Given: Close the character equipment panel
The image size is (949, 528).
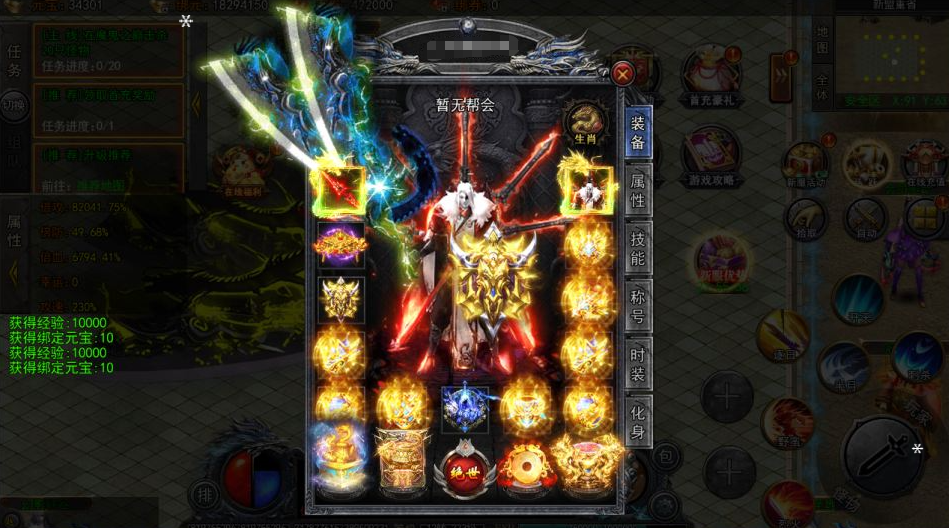Looking at the screenshot, I should click(623, 73).
